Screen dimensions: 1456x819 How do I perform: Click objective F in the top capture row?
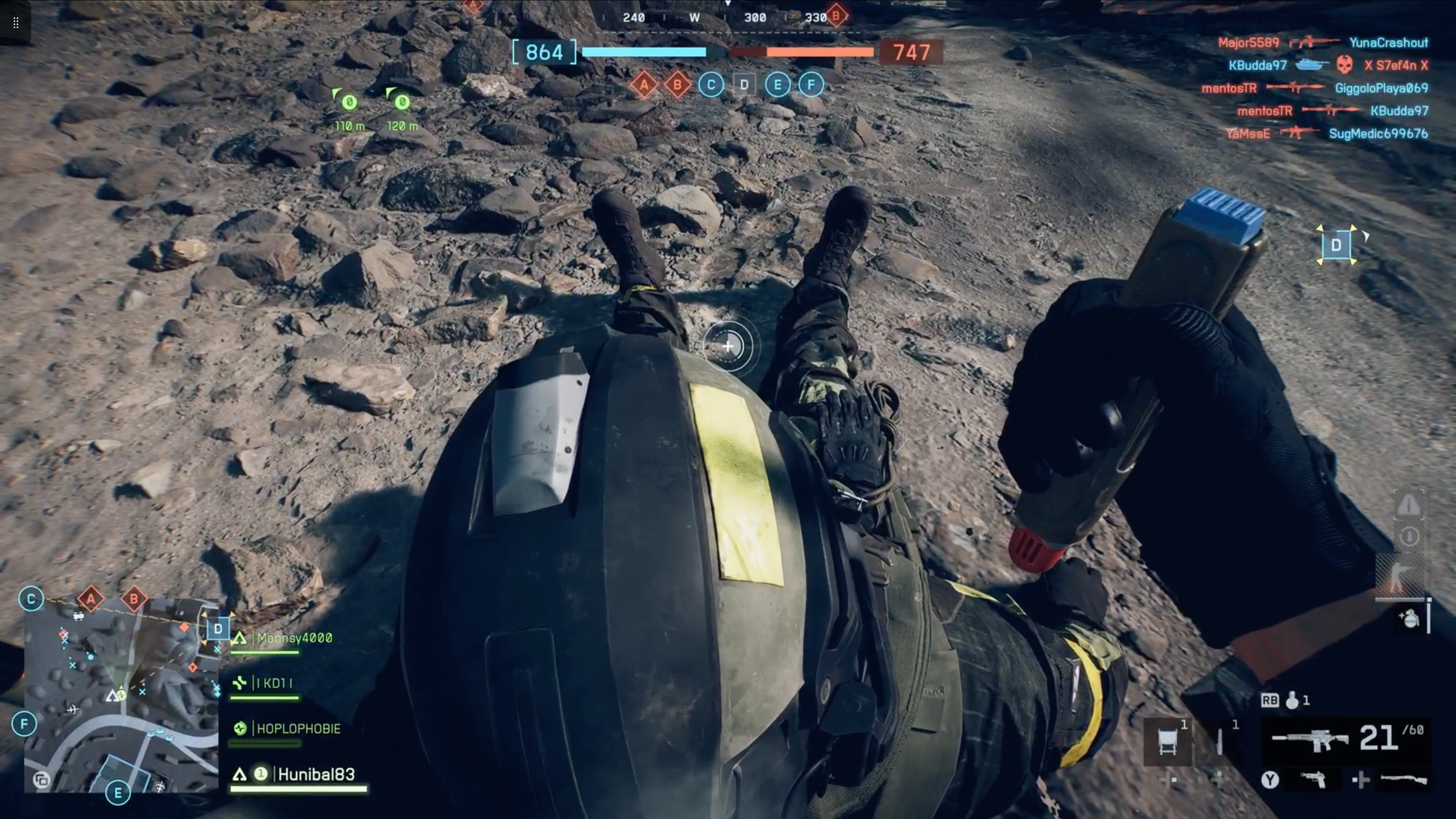(811, 85)
